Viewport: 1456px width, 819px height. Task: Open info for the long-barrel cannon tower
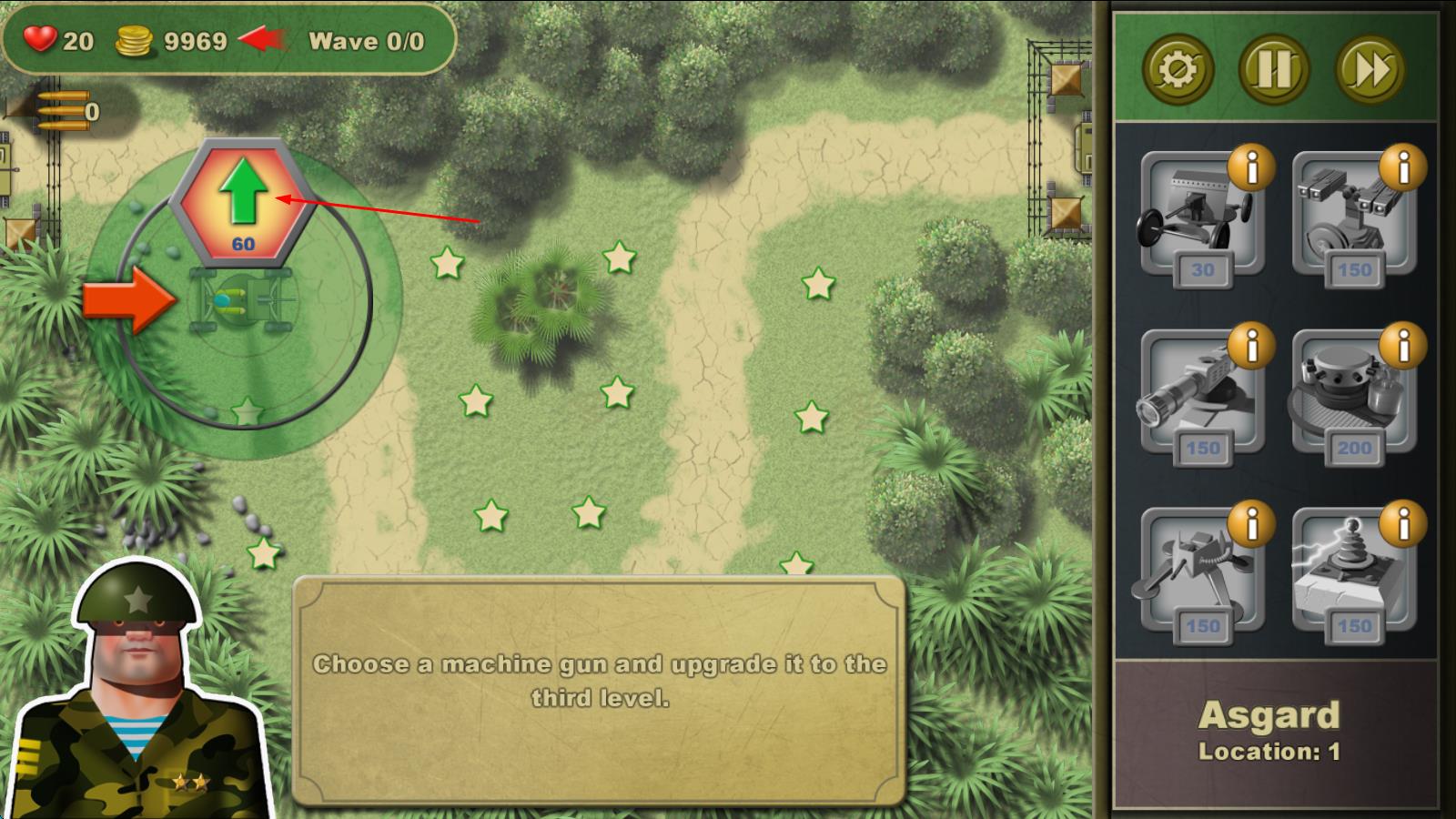tap(1251, 346)
